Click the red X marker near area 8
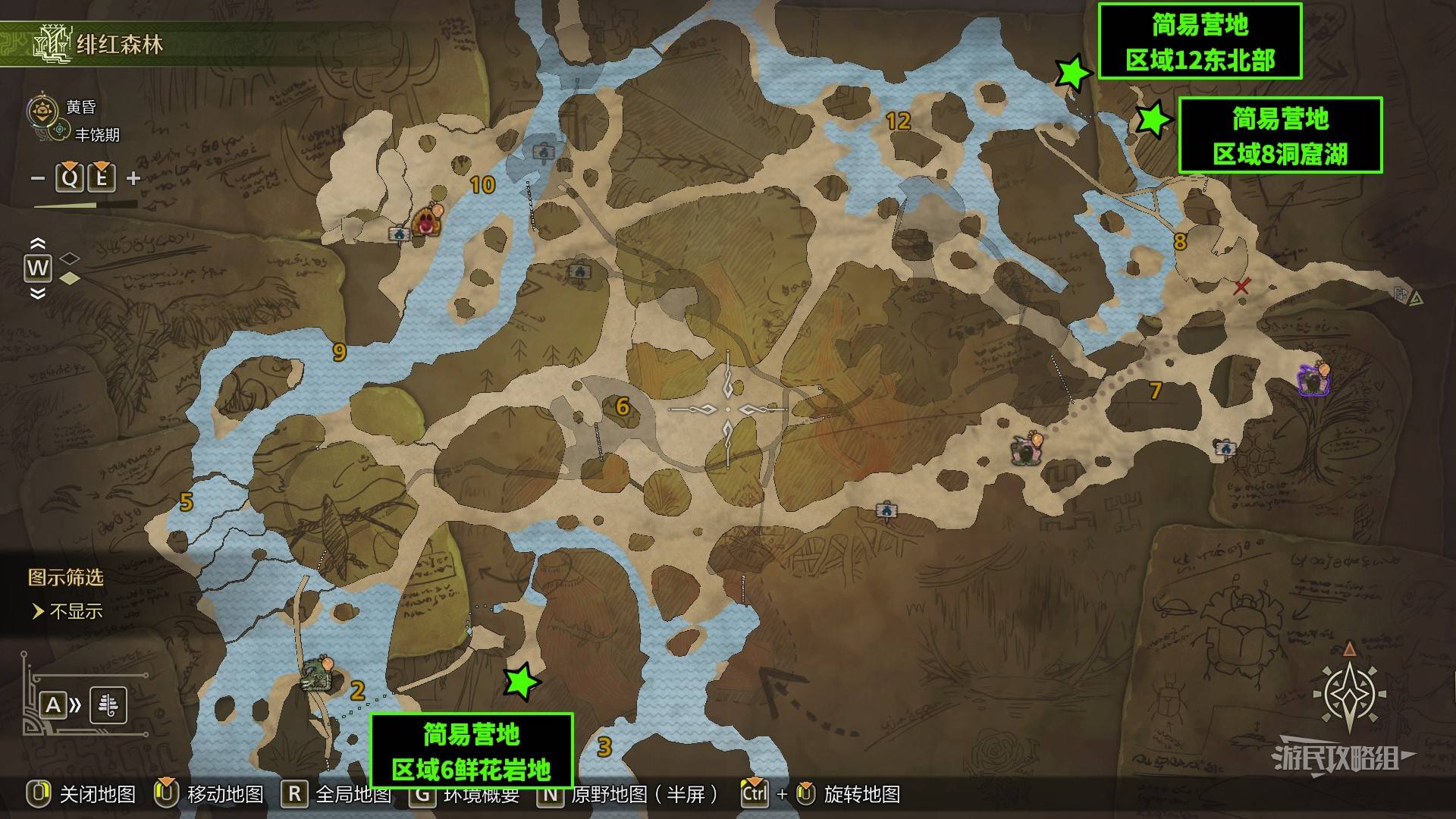 coord(1241,287)
